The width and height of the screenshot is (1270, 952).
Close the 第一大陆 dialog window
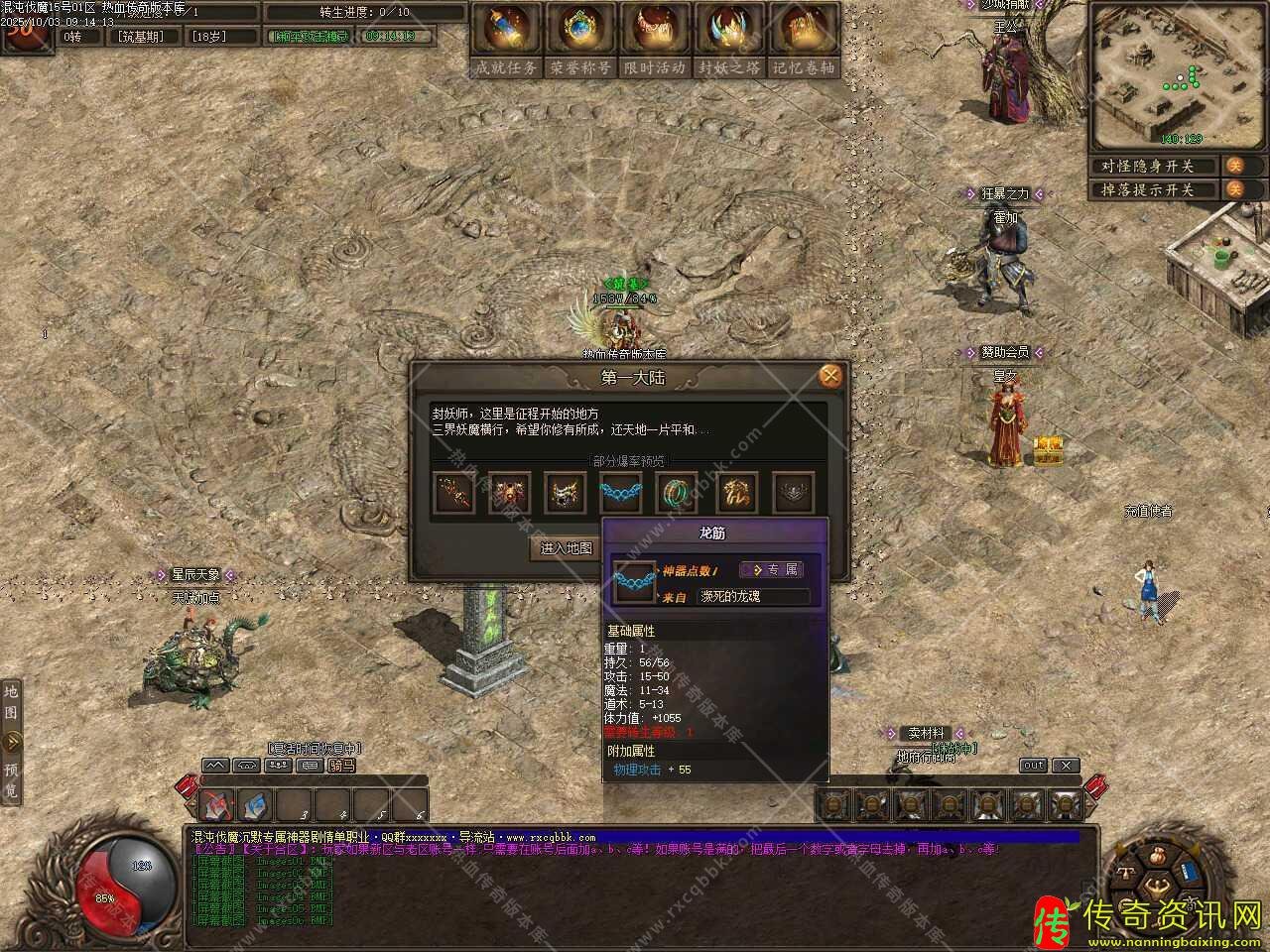pos(830,376)
